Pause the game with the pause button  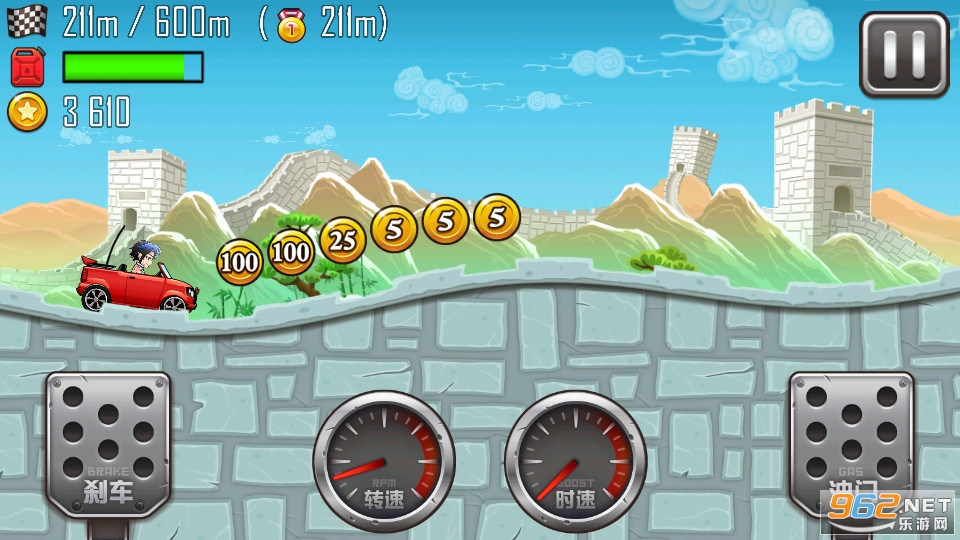coord(904,54)
